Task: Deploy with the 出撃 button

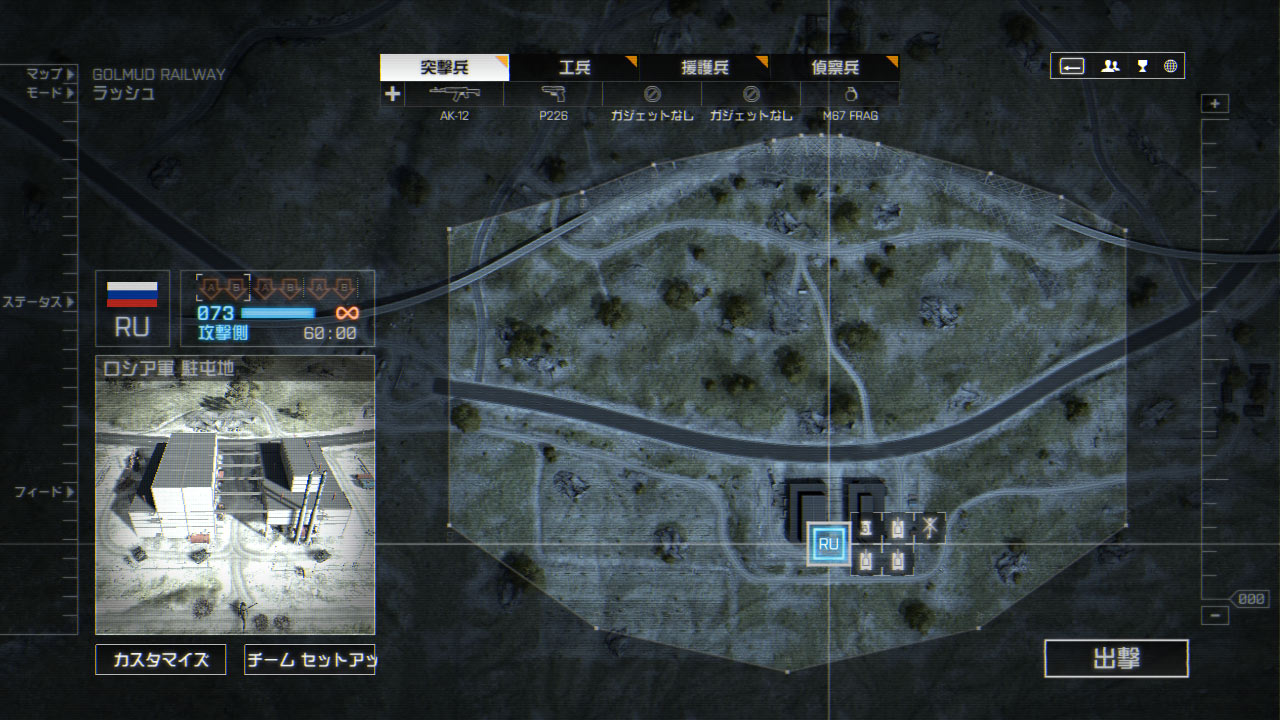Action: coord(1116,659)
